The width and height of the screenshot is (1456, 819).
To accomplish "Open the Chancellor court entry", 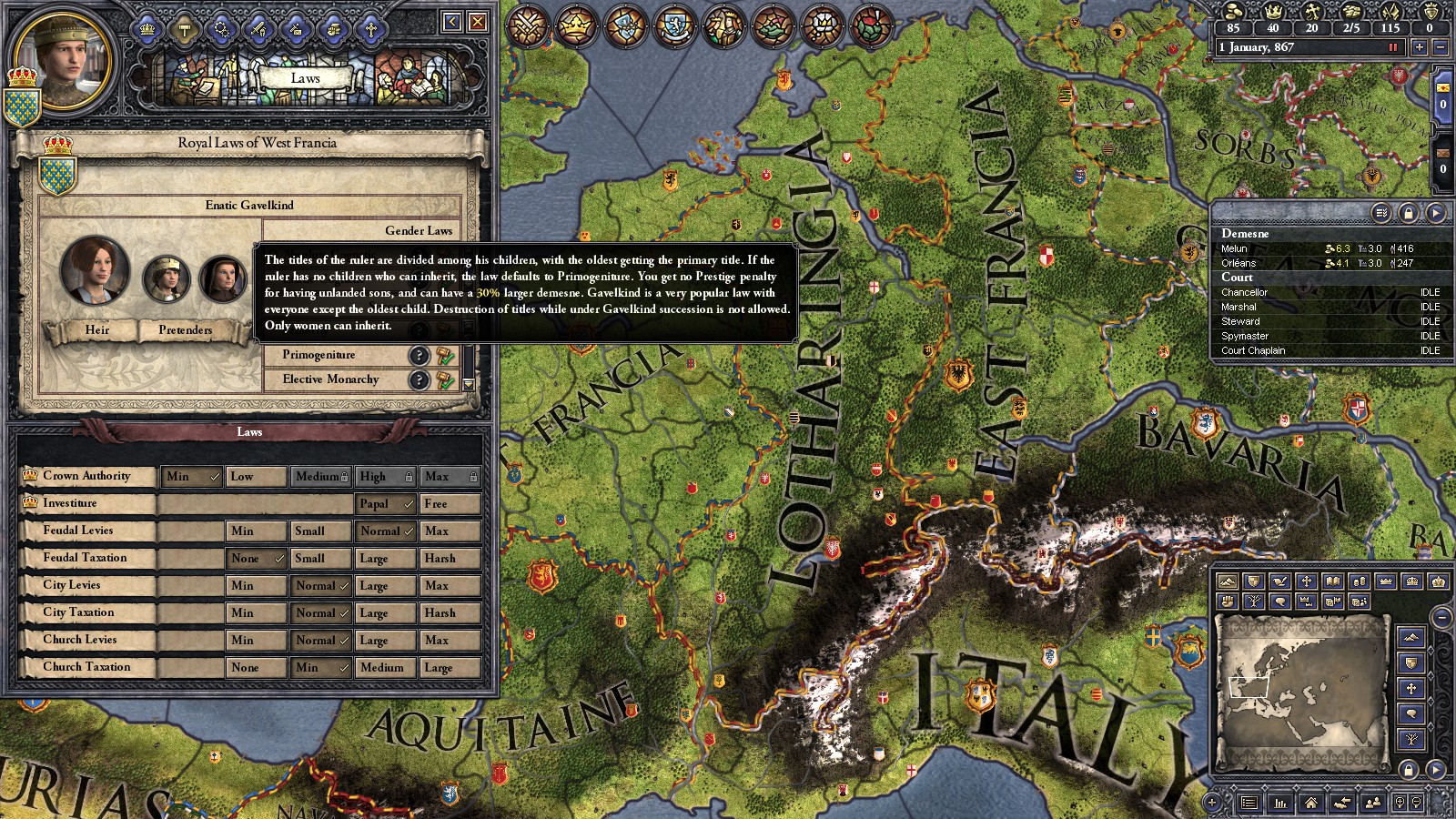I will click(x=1245, y=292).
